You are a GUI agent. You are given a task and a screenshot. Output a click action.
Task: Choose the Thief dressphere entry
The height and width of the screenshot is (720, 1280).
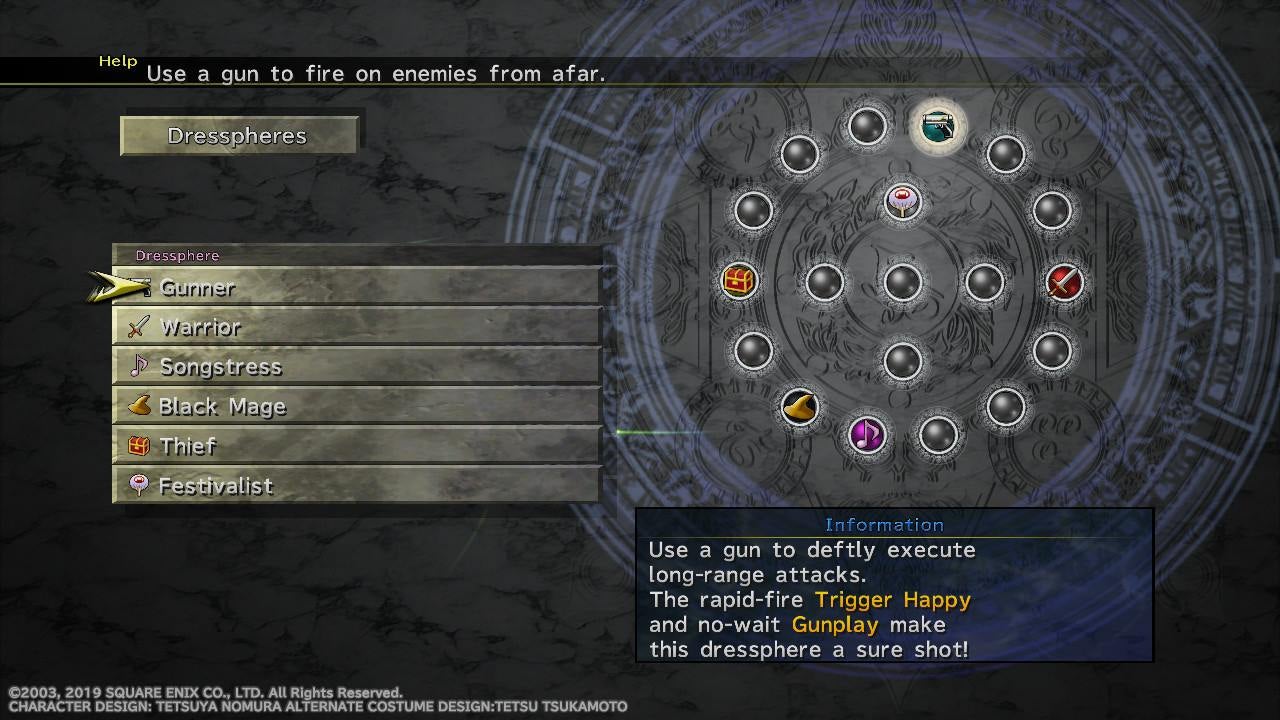tap(357, 446)
